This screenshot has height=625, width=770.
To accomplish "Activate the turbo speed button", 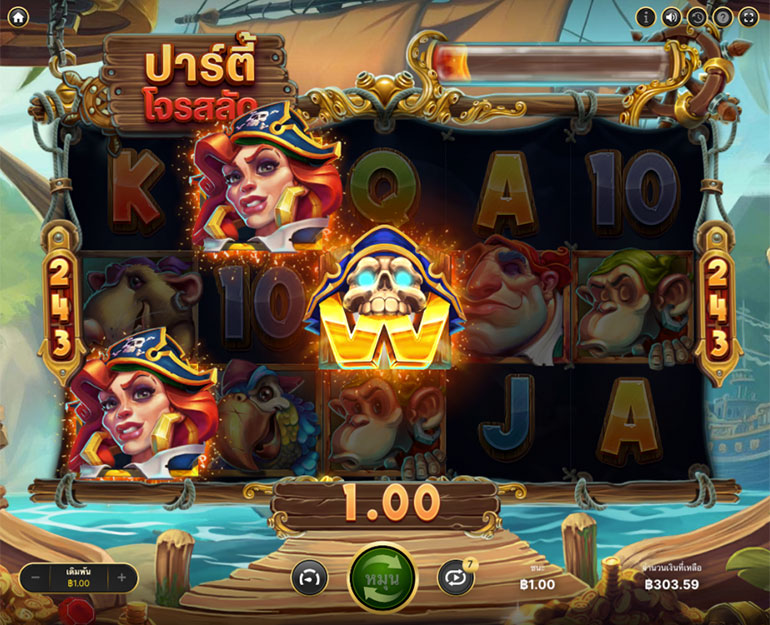I will [x=310, y=578].
